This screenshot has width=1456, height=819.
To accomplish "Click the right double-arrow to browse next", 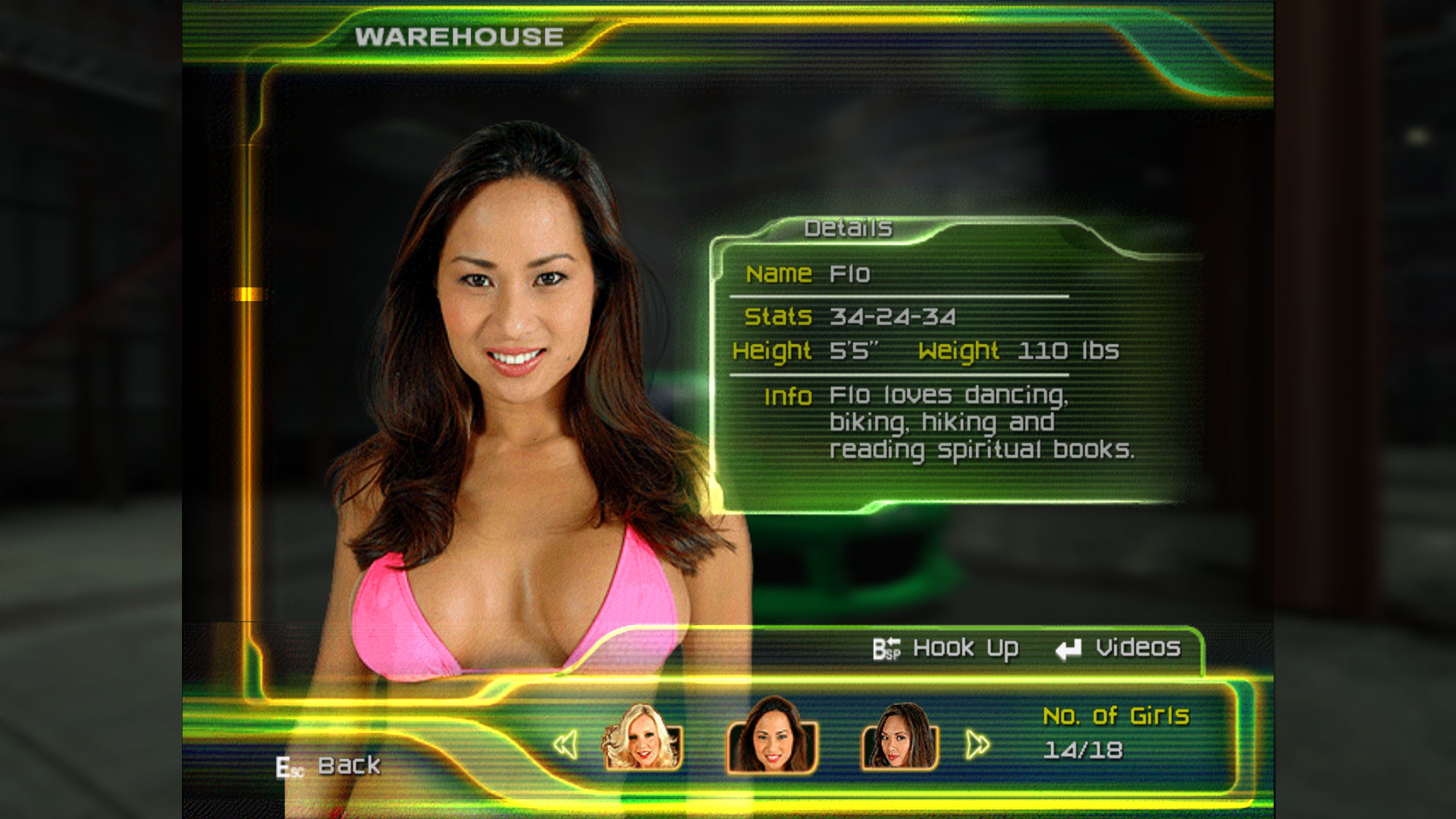I will point(977,745).
